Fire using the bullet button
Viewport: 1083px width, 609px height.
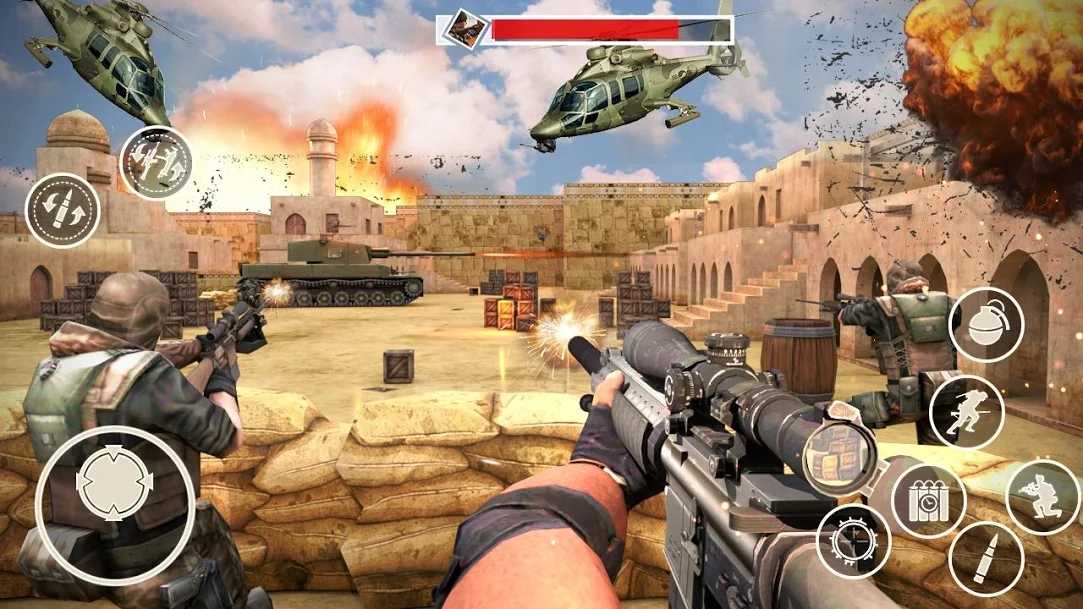coord(986,559)
